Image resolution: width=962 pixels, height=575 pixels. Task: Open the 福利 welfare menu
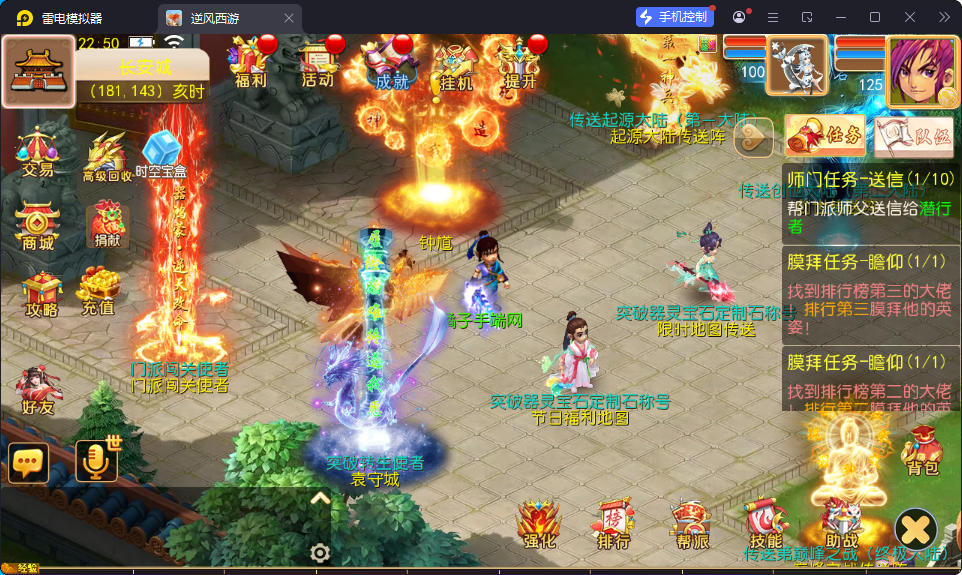(x=250, y=64)
